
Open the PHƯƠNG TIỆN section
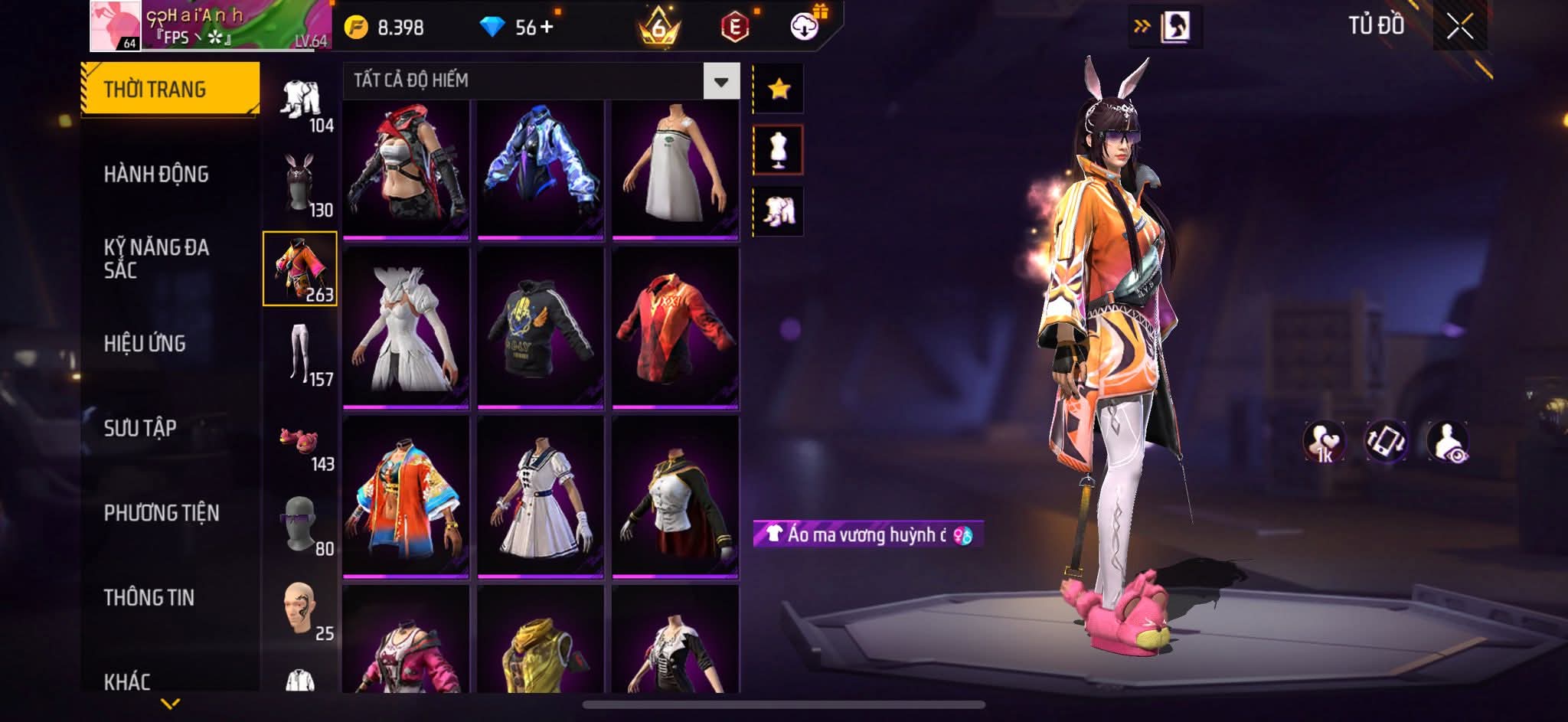tap(162, 513)
